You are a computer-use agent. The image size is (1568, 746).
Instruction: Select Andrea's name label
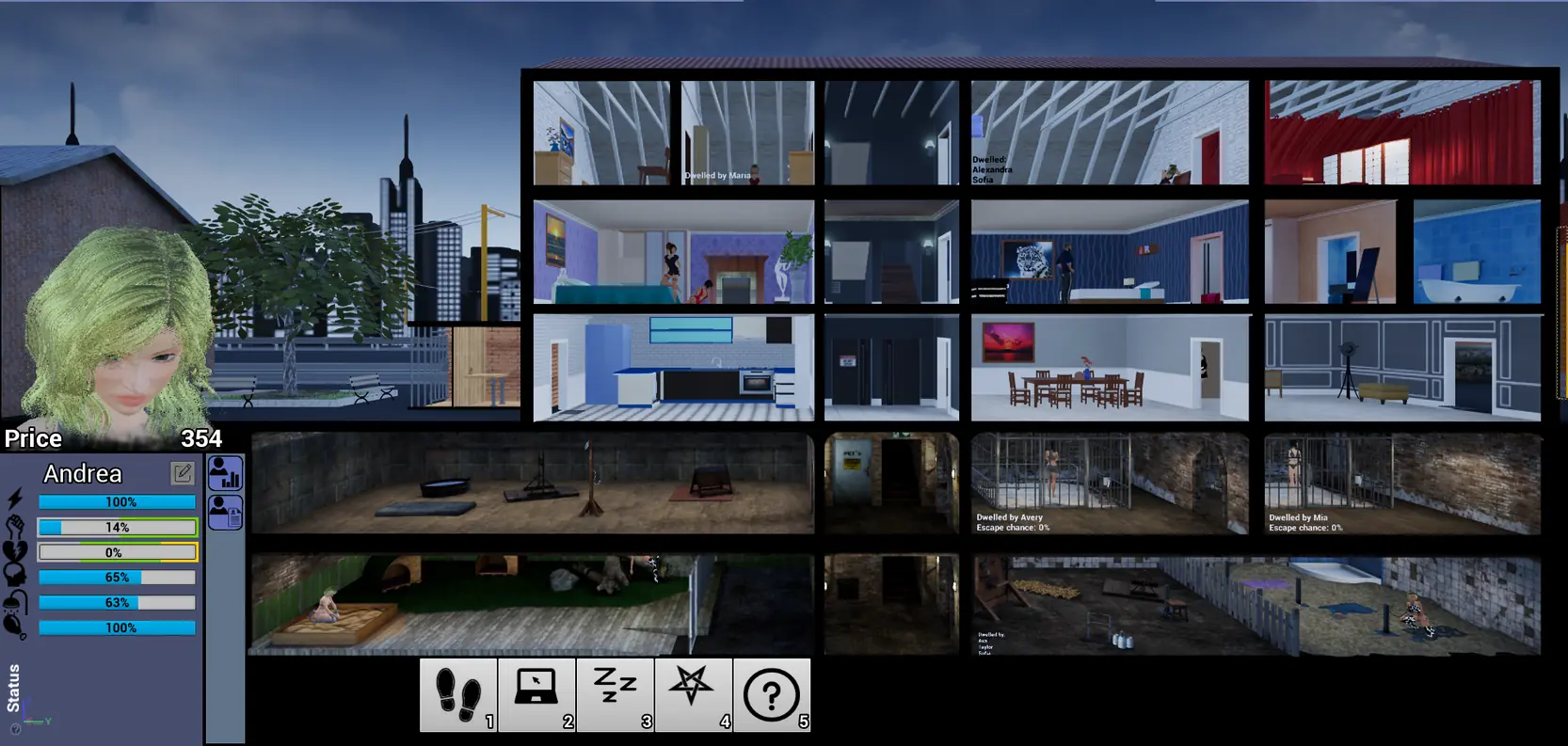(82, 473)
